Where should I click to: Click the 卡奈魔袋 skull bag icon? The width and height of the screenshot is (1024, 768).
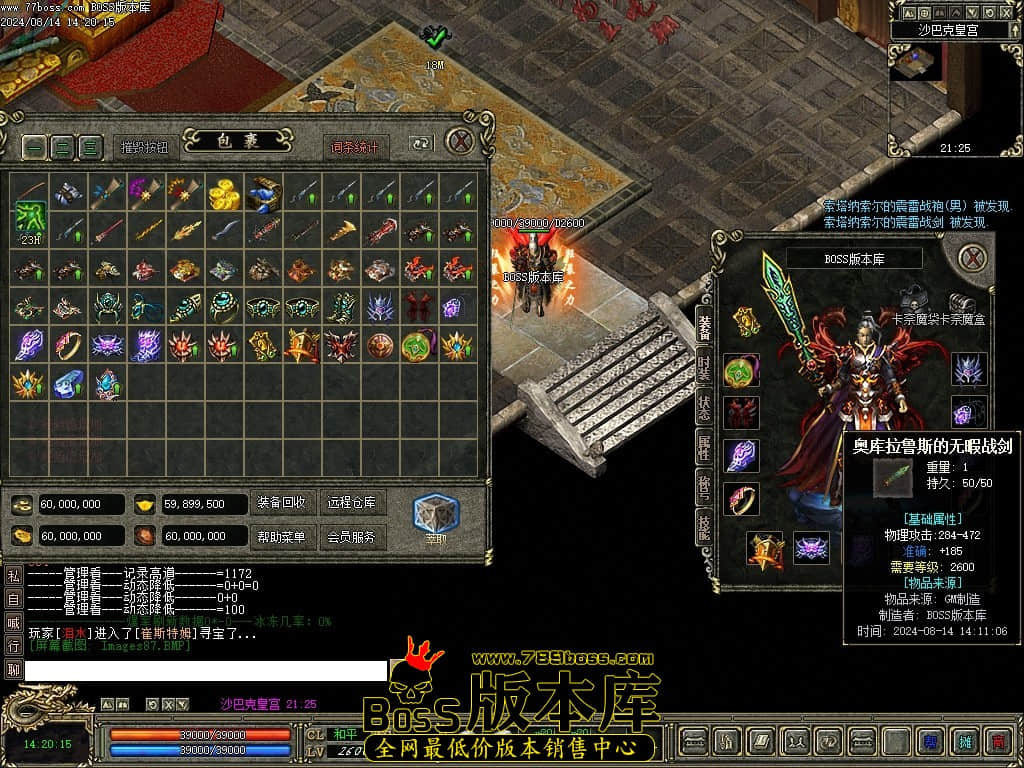[x=911, y=300]
